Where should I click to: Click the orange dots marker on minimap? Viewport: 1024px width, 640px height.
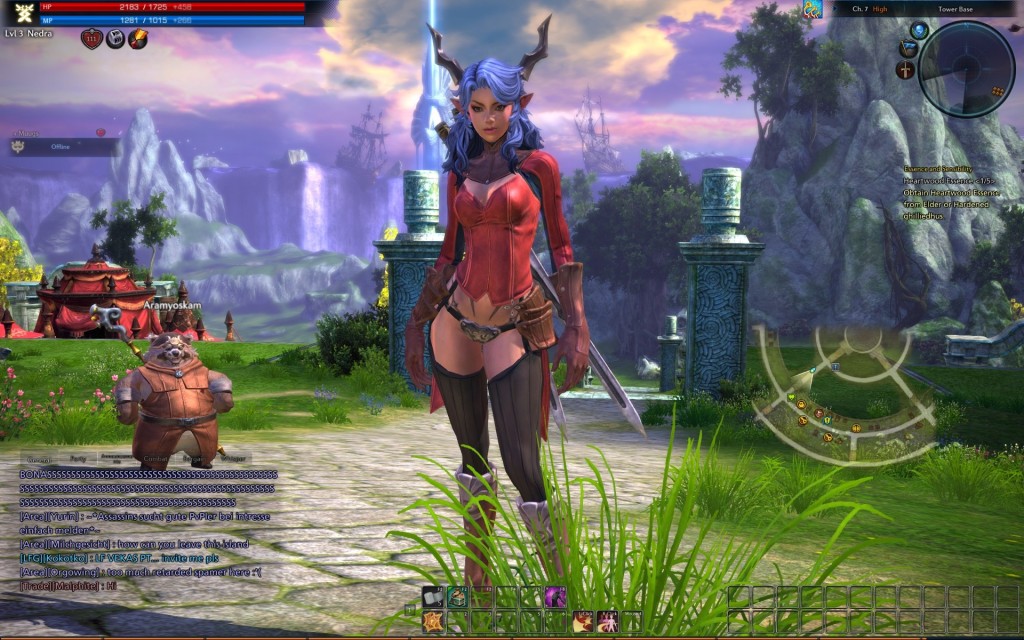(996, 91)
